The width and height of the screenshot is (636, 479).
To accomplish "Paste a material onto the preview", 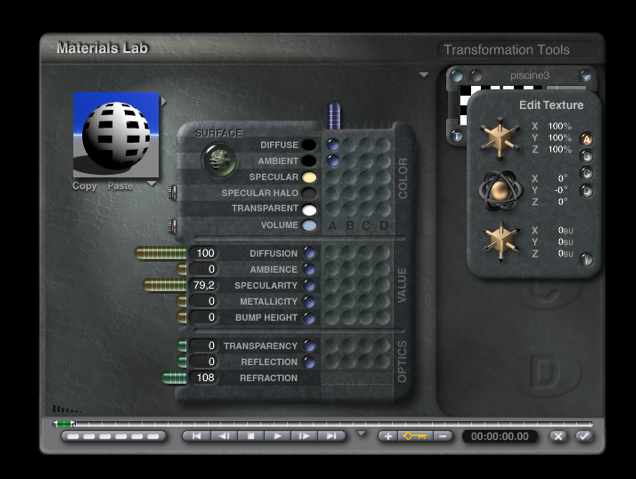I will [x=120, y=186].
